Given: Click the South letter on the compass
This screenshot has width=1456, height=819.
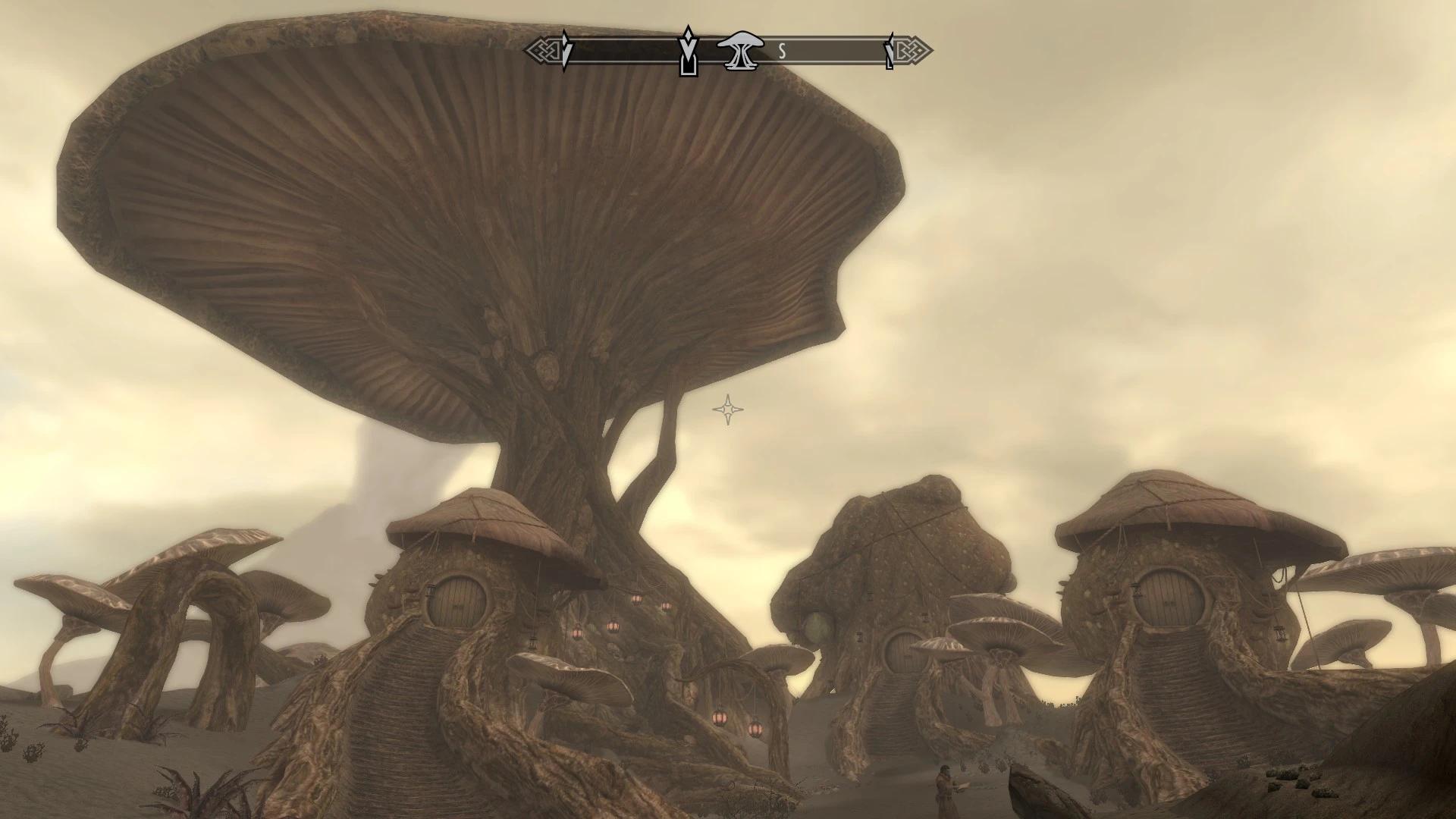Looking at the screenshot, I should pyautogui.click(x=782, y=52).
